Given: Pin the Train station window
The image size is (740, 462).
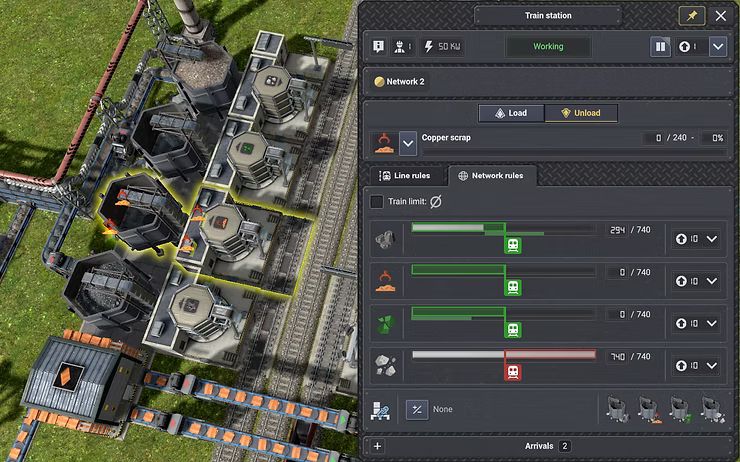Looking at the screenshot, I should click(x=691, y=16).
